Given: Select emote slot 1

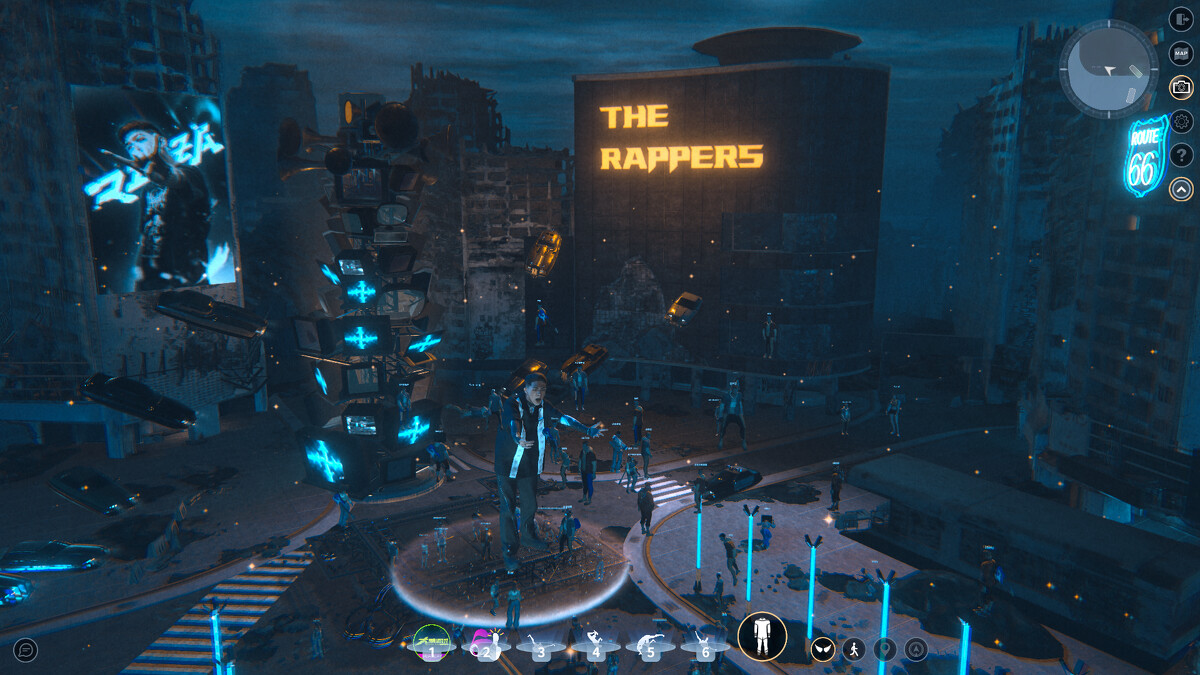Looking at the screenshot, I should click(432, 642).
